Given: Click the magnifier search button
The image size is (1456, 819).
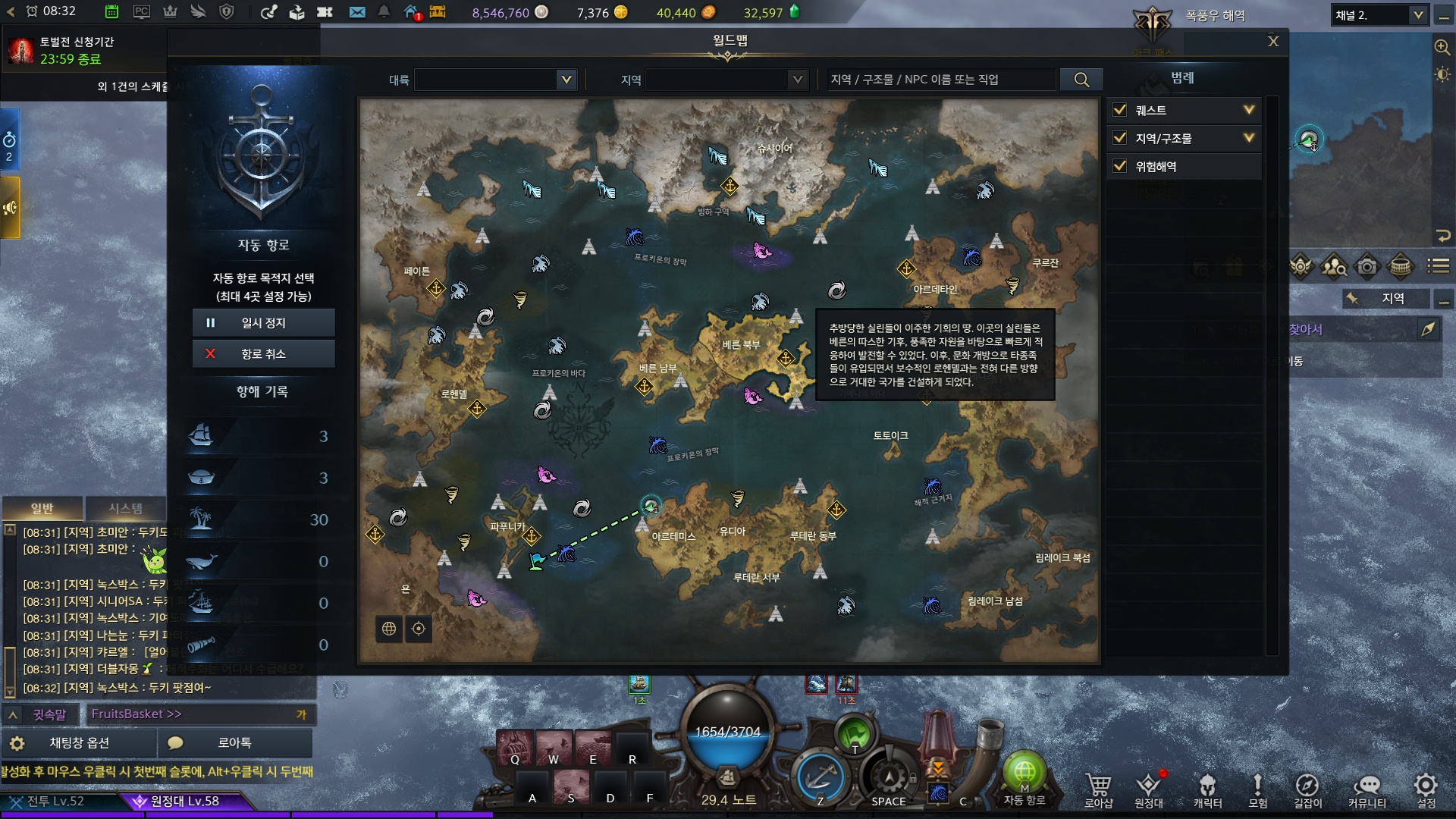Looking at the screenshot, I should (1081, 80).
